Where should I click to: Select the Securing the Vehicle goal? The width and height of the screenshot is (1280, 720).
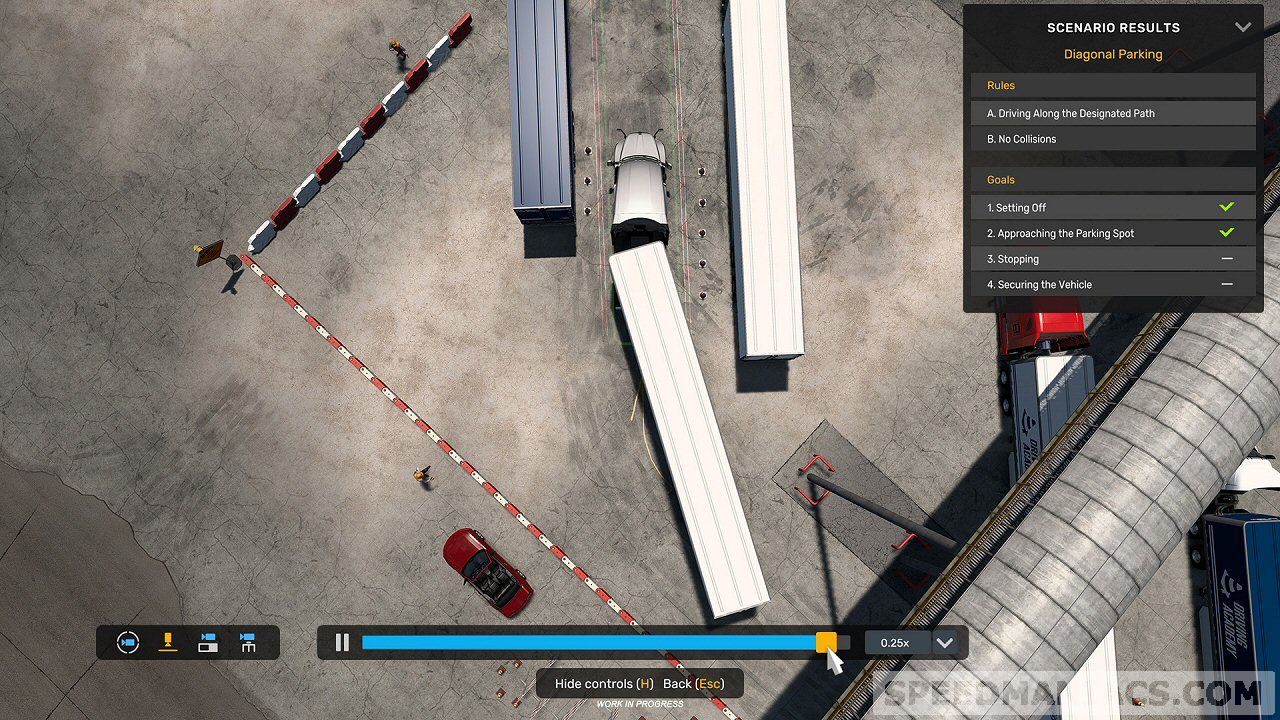[1113, 285]
